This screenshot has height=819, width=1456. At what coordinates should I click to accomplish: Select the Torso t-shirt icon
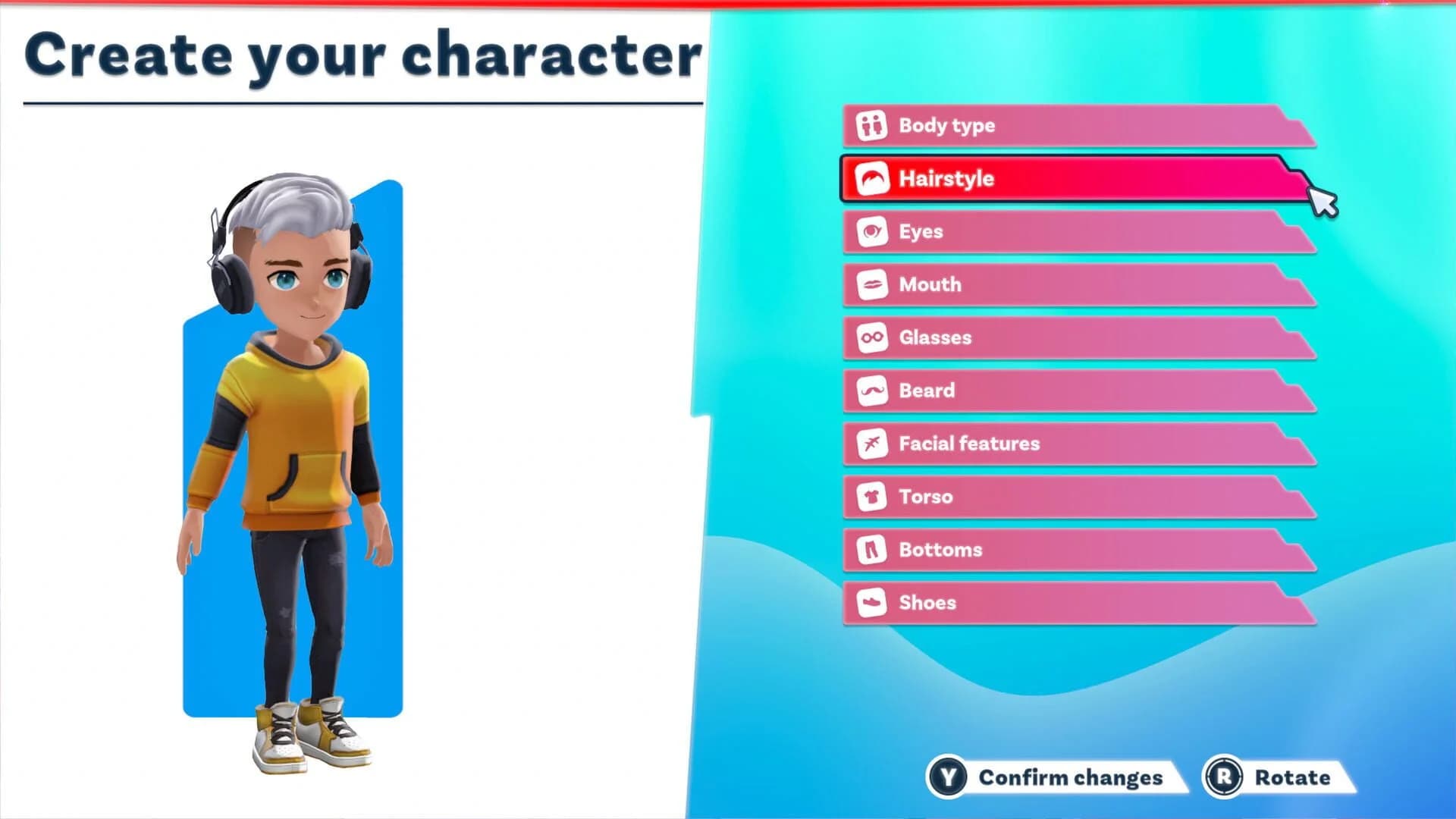coord(871,497)
